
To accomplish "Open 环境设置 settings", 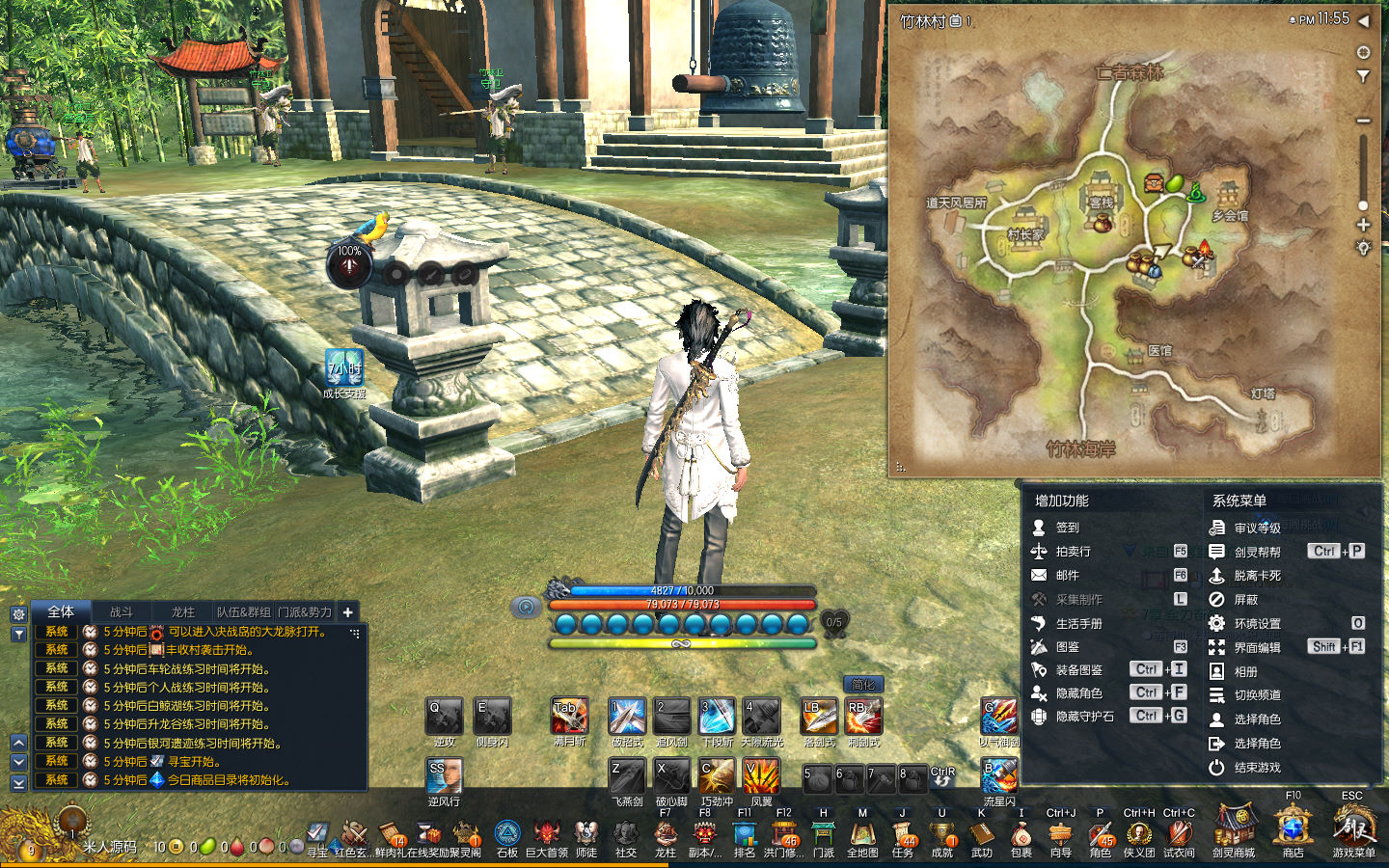I will pyautogui.click(x=1256, y=623).
